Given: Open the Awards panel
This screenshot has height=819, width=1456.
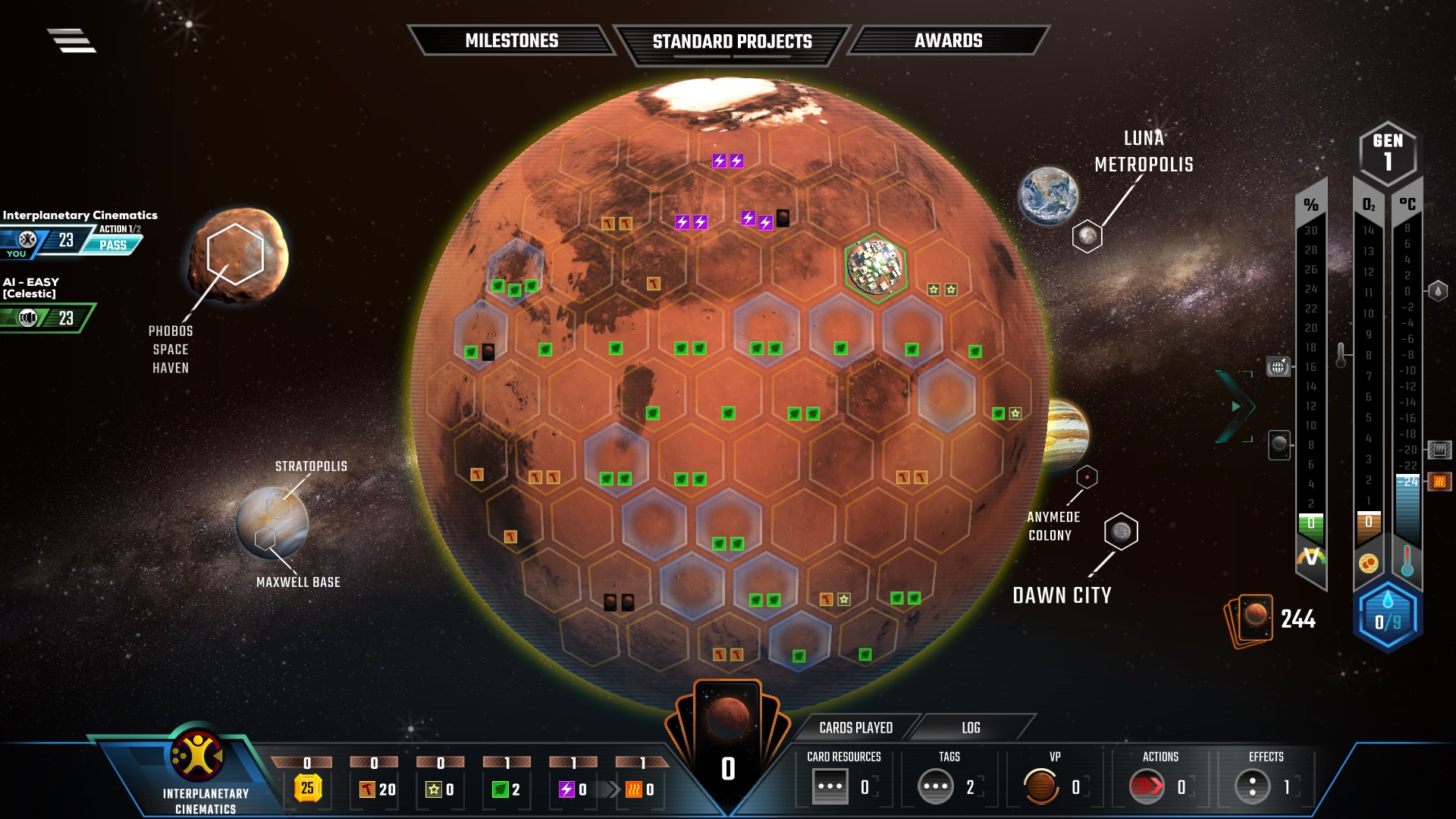Looking at the screenshot, I should (x=948, y=41).
